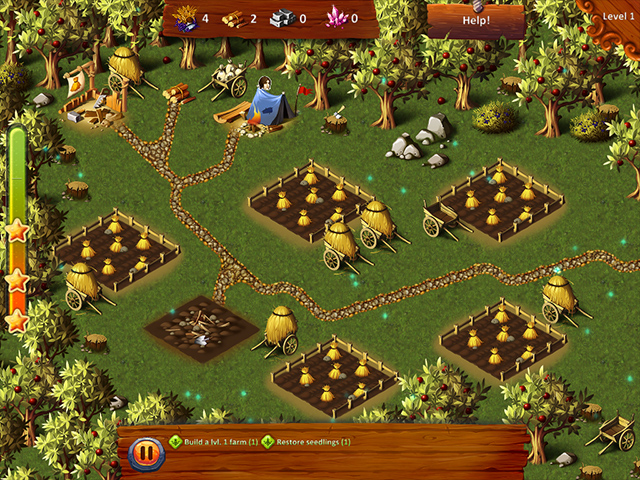This screenshot has width=640, height=480.
Task: Select the Restore seedlings objective
Action: tap(308, 441)
